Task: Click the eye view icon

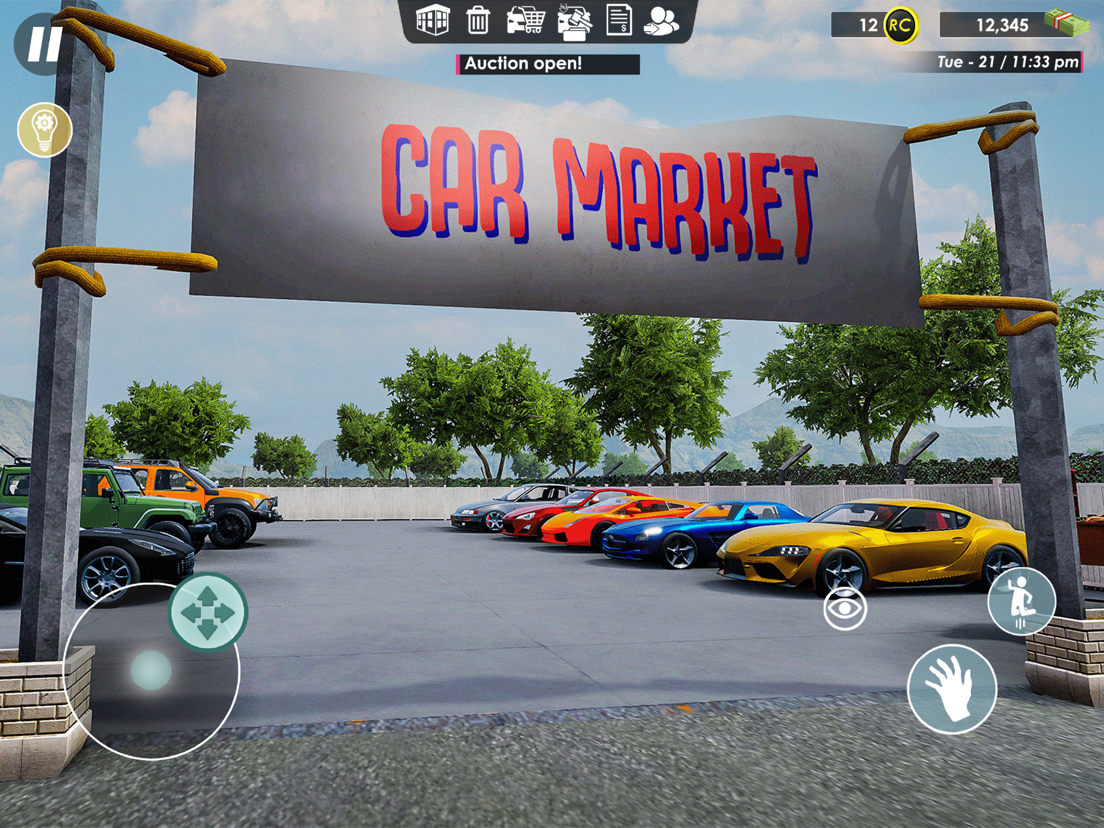Action: (845, 609)
